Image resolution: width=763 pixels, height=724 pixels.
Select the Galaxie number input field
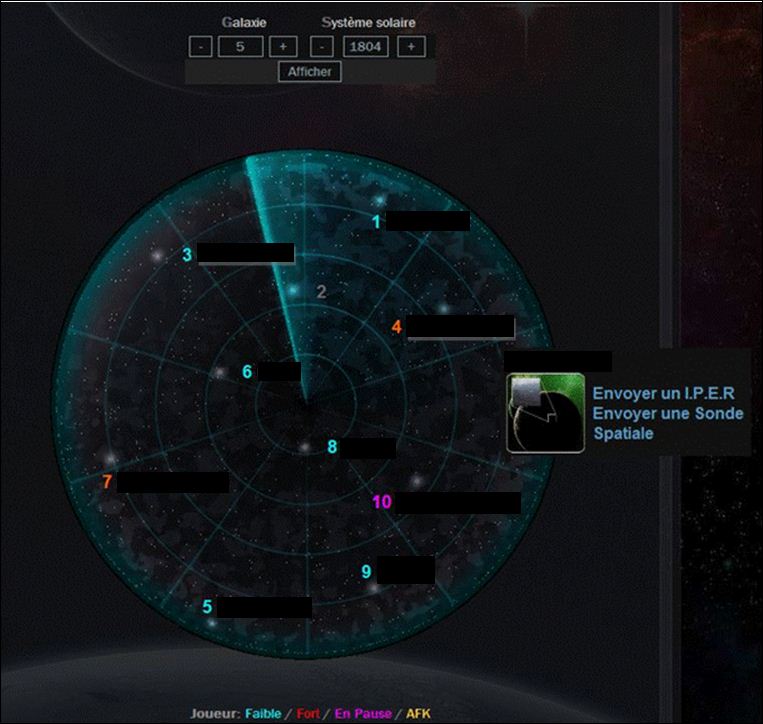point(241,46)
